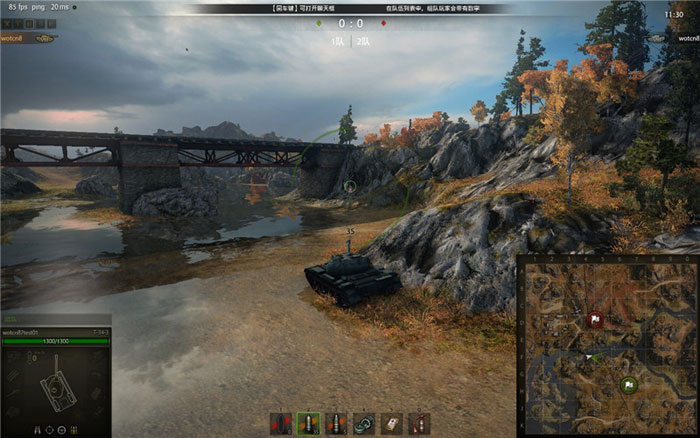Viewport: 700px width, 438px height.
Task: Click the green allied base flag on minimap
Action: [629, 384]
